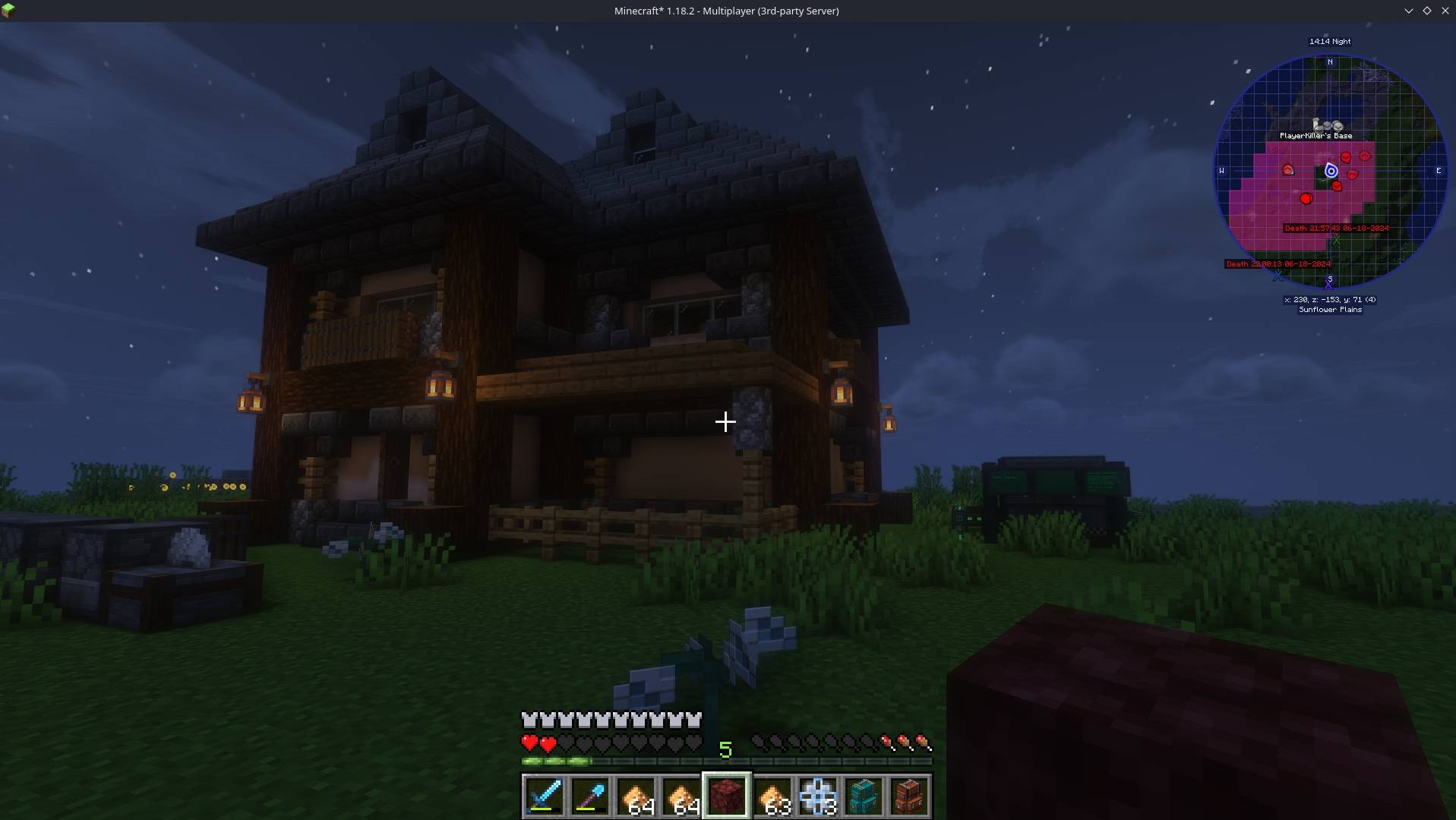
Task: Select the Death 22:00:13 waypoint entry
Action: point(1278,263)
